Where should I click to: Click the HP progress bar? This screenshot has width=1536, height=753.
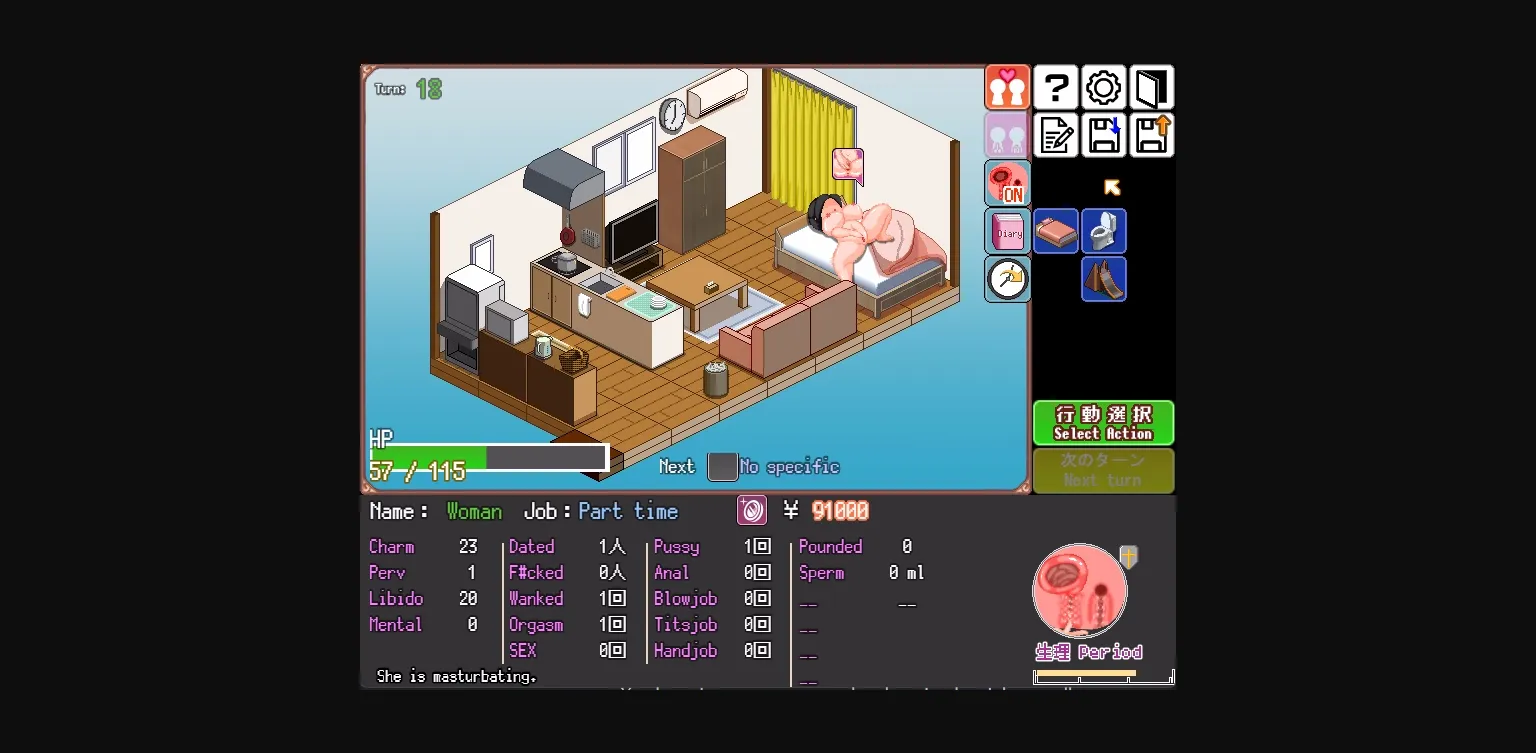pos(489,457)
